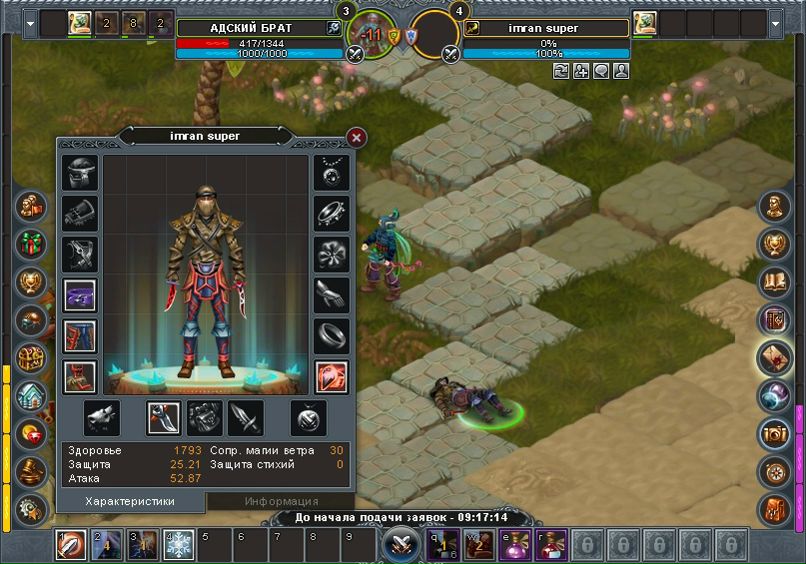This screenshot has height=564, width=806.
Task: Click the purple belt equipment slot
Action: (79, 295)
